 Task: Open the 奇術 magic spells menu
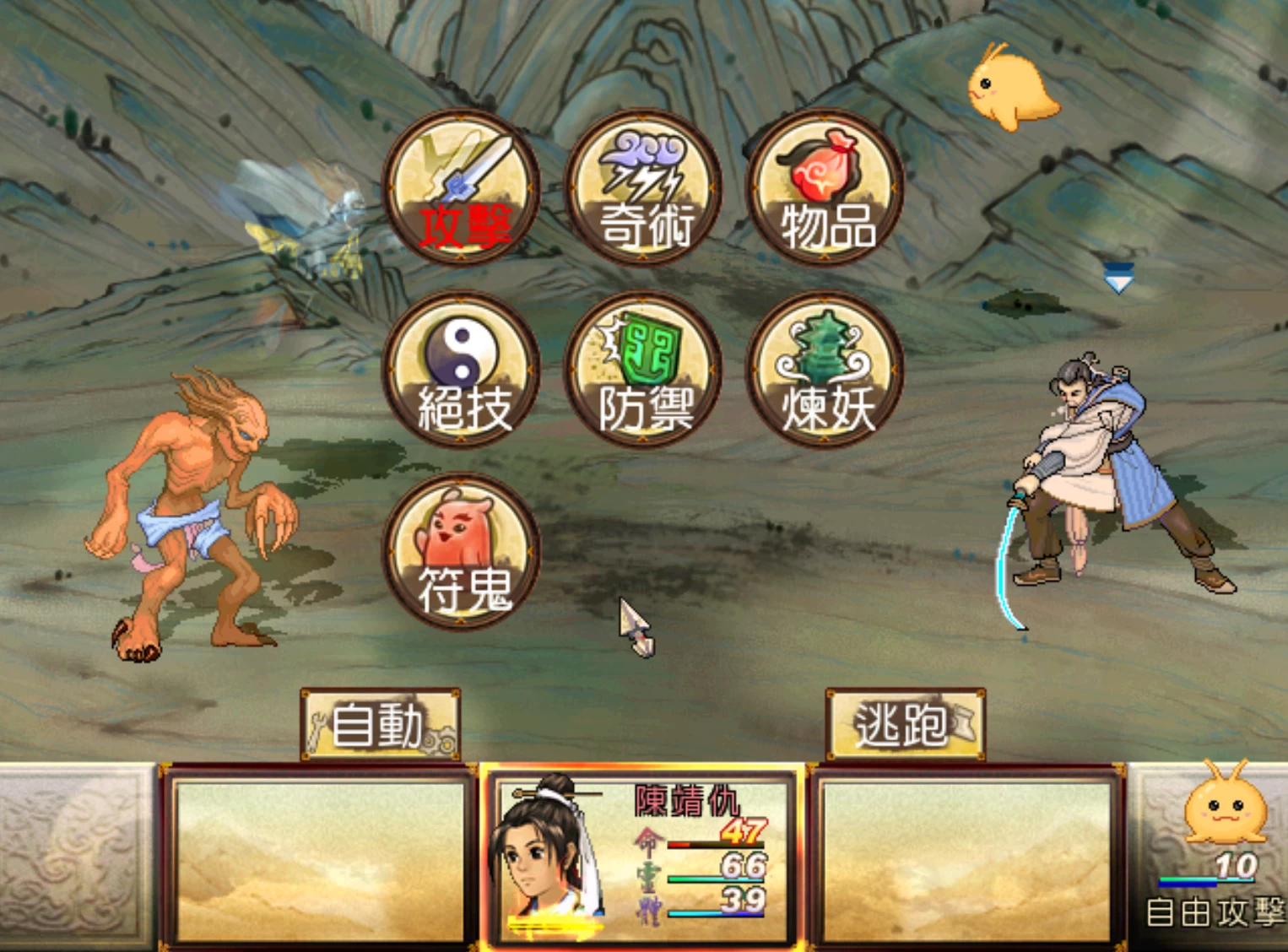pos(643,187)
